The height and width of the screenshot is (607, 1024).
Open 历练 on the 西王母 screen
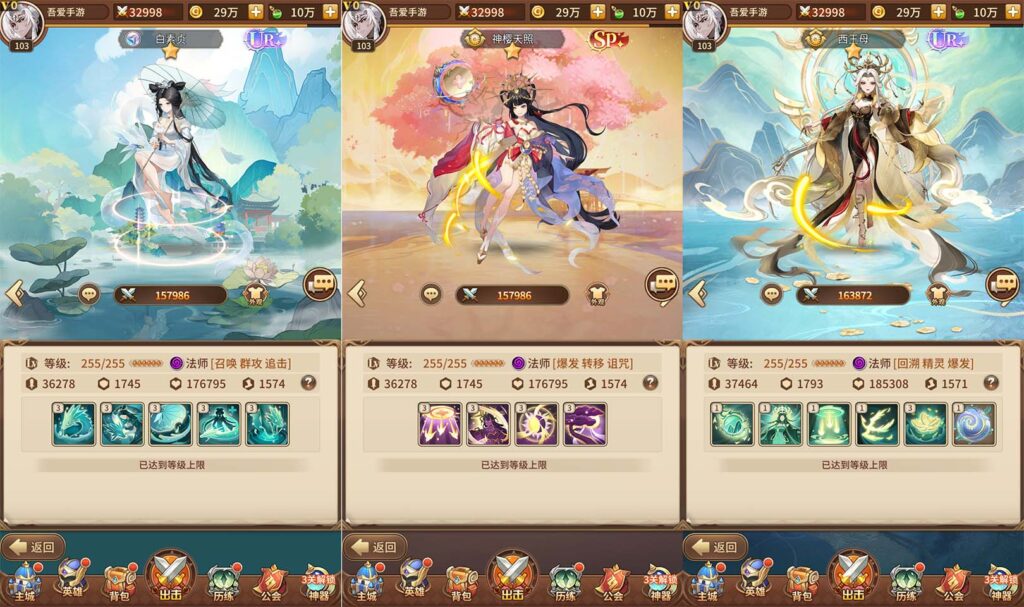click(x=905, y=582)
